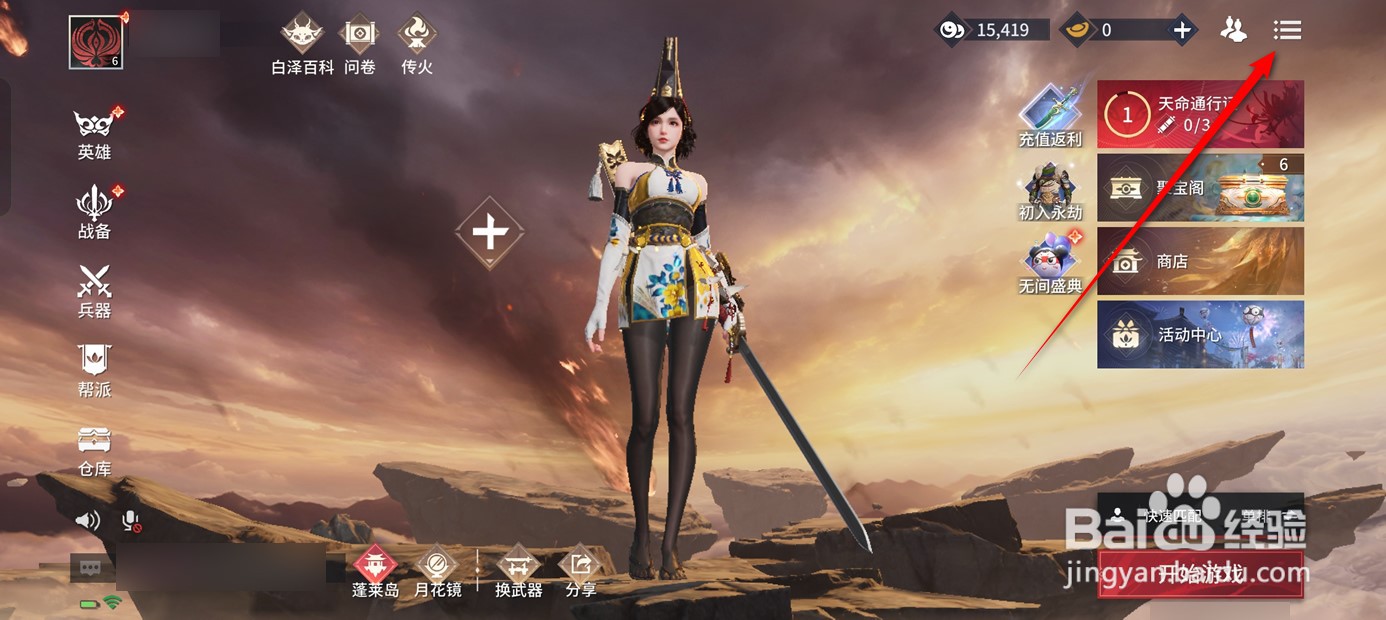
Task: Open the 帮派 guild menu
Action: point(94,370)
